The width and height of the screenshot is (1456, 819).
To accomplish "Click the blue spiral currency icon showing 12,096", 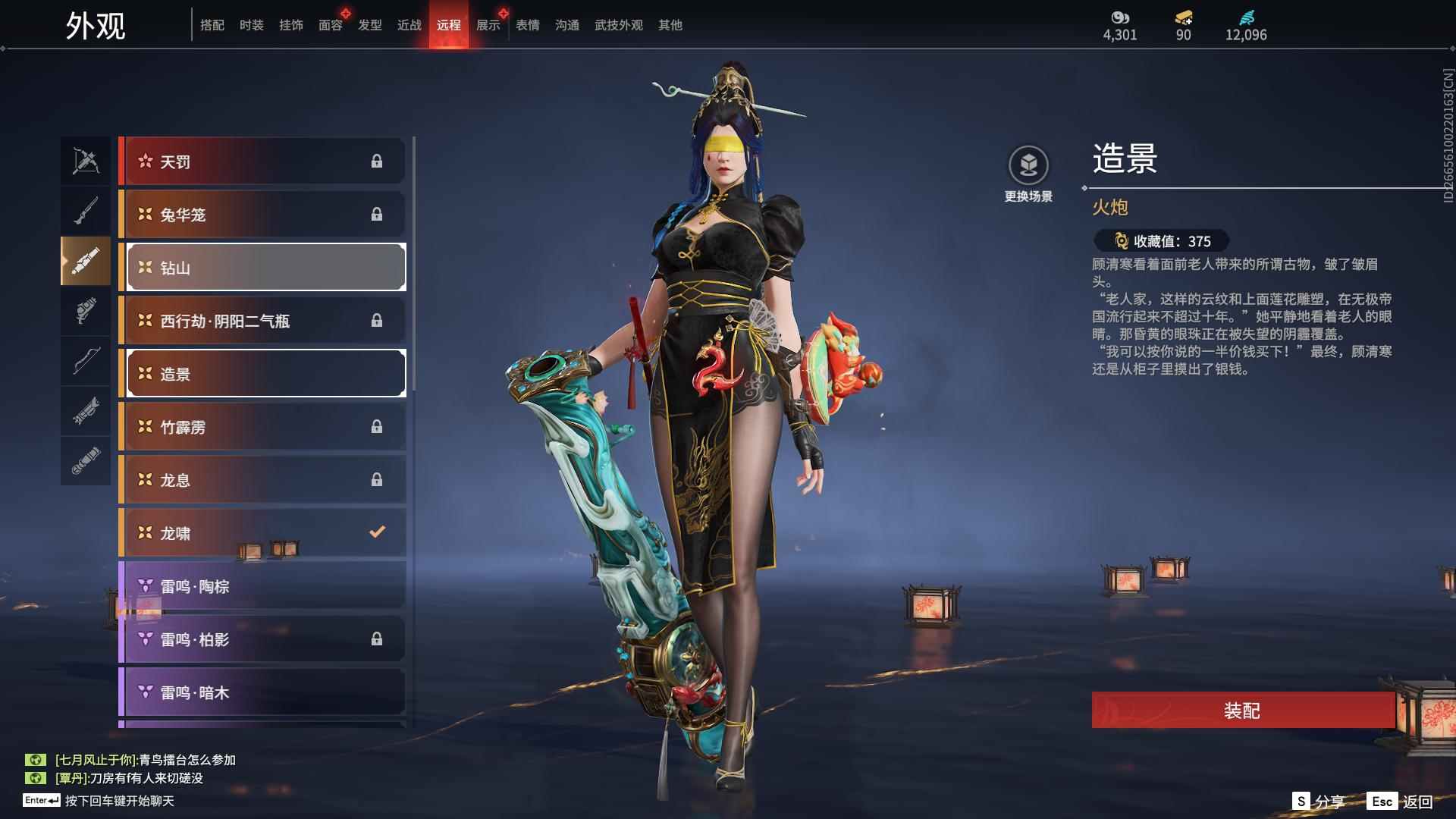I will [1248, 17].
